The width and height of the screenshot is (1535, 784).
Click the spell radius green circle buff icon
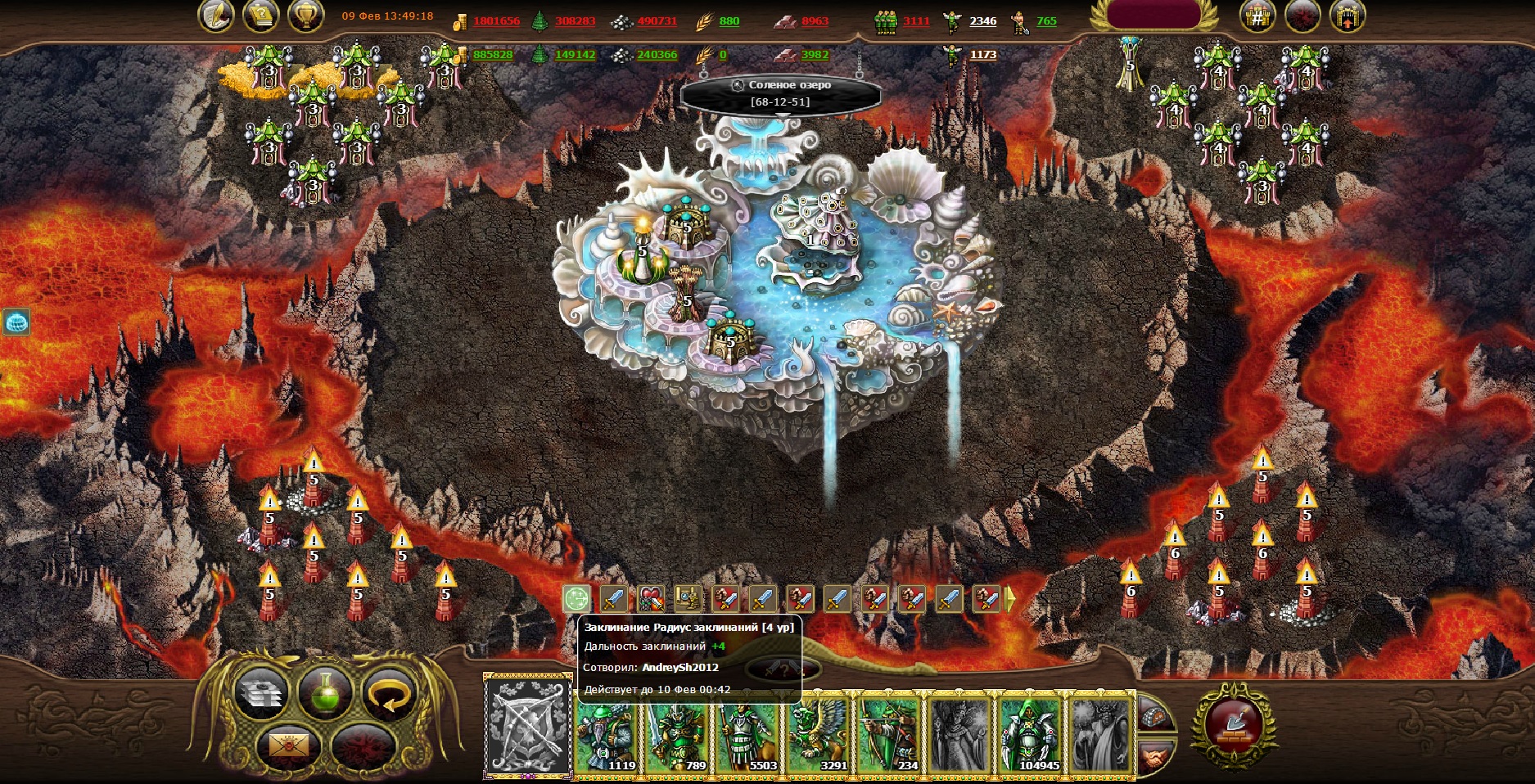(576, 600)
